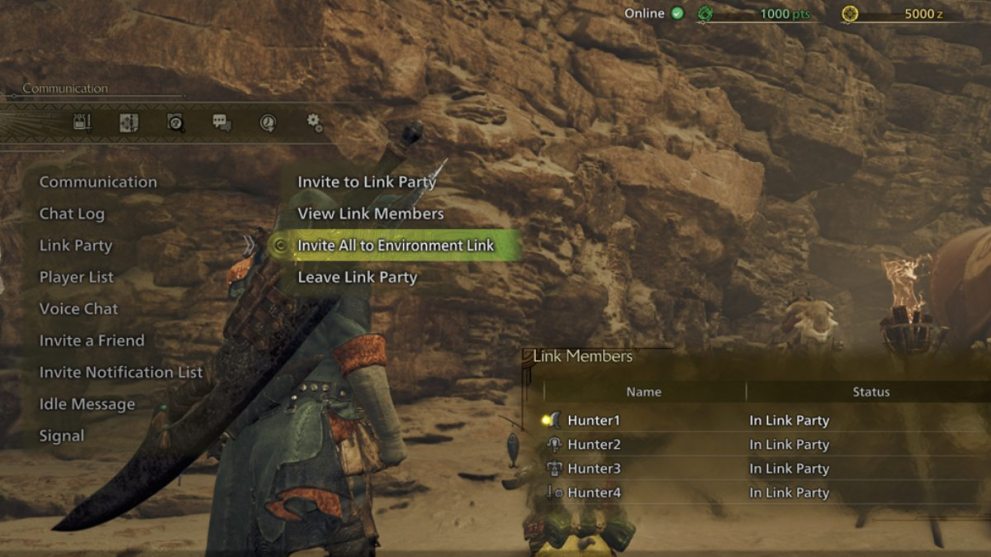Select the Idle Message entry
This screenshot has height=557, width=991.
[87, 404]
